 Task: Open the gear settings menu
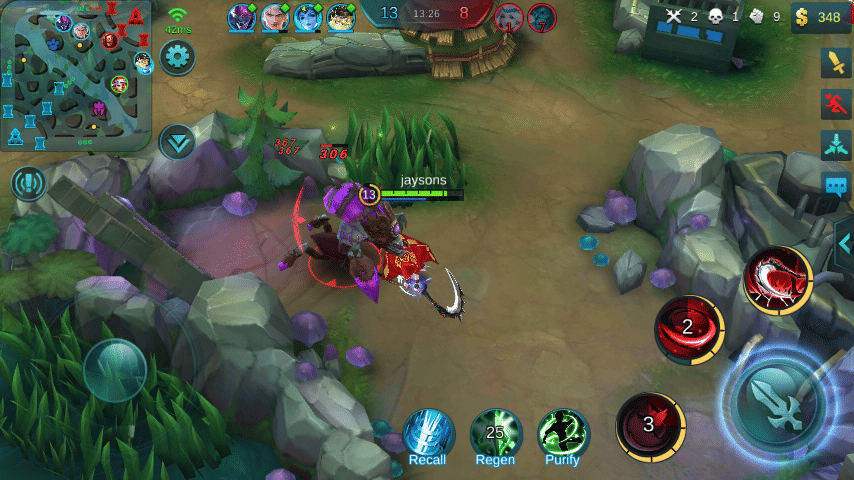(x=178, y=56)
